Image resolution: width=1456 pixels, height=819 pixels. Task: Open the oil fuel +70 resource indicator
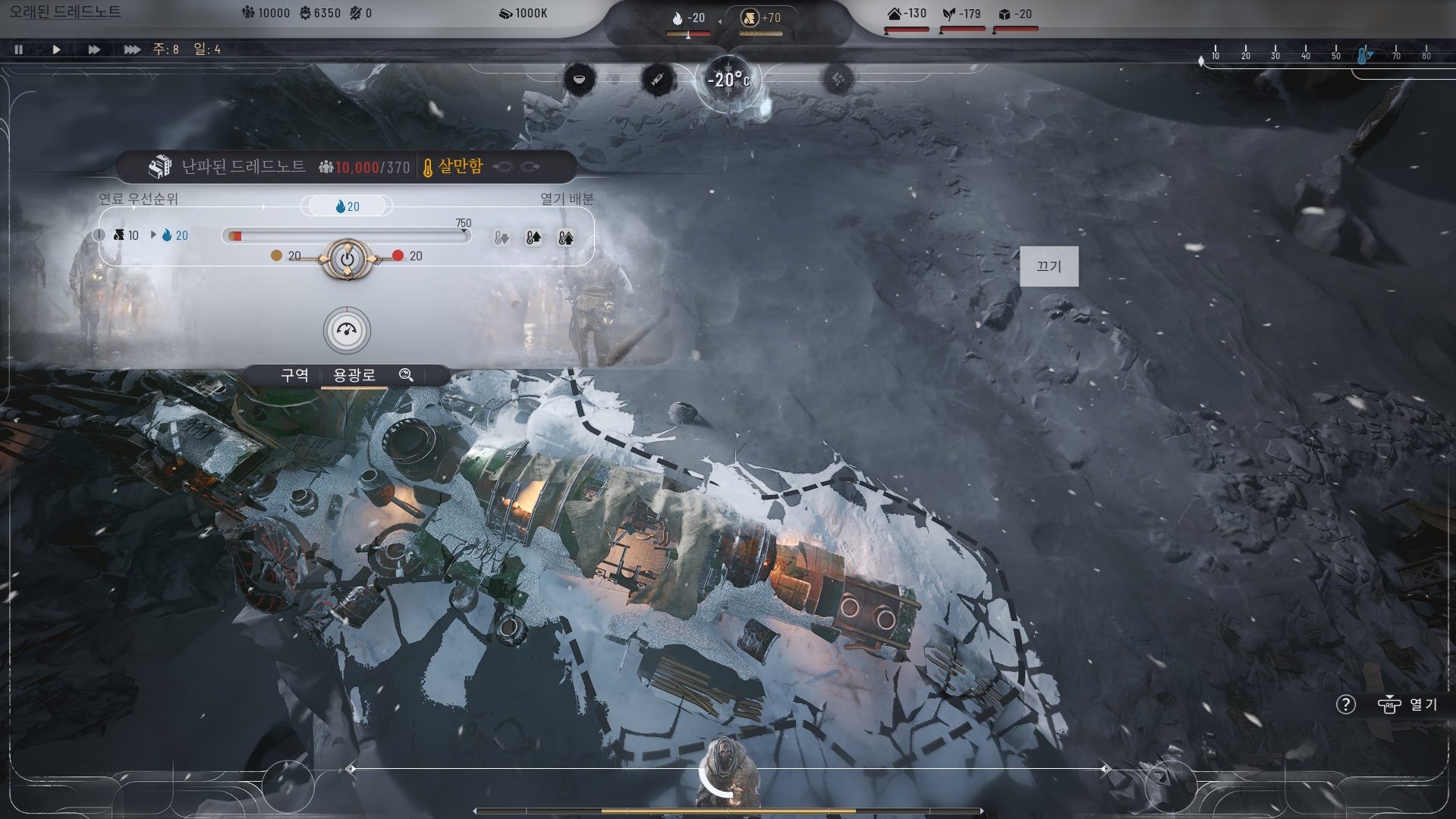point(760,18)
